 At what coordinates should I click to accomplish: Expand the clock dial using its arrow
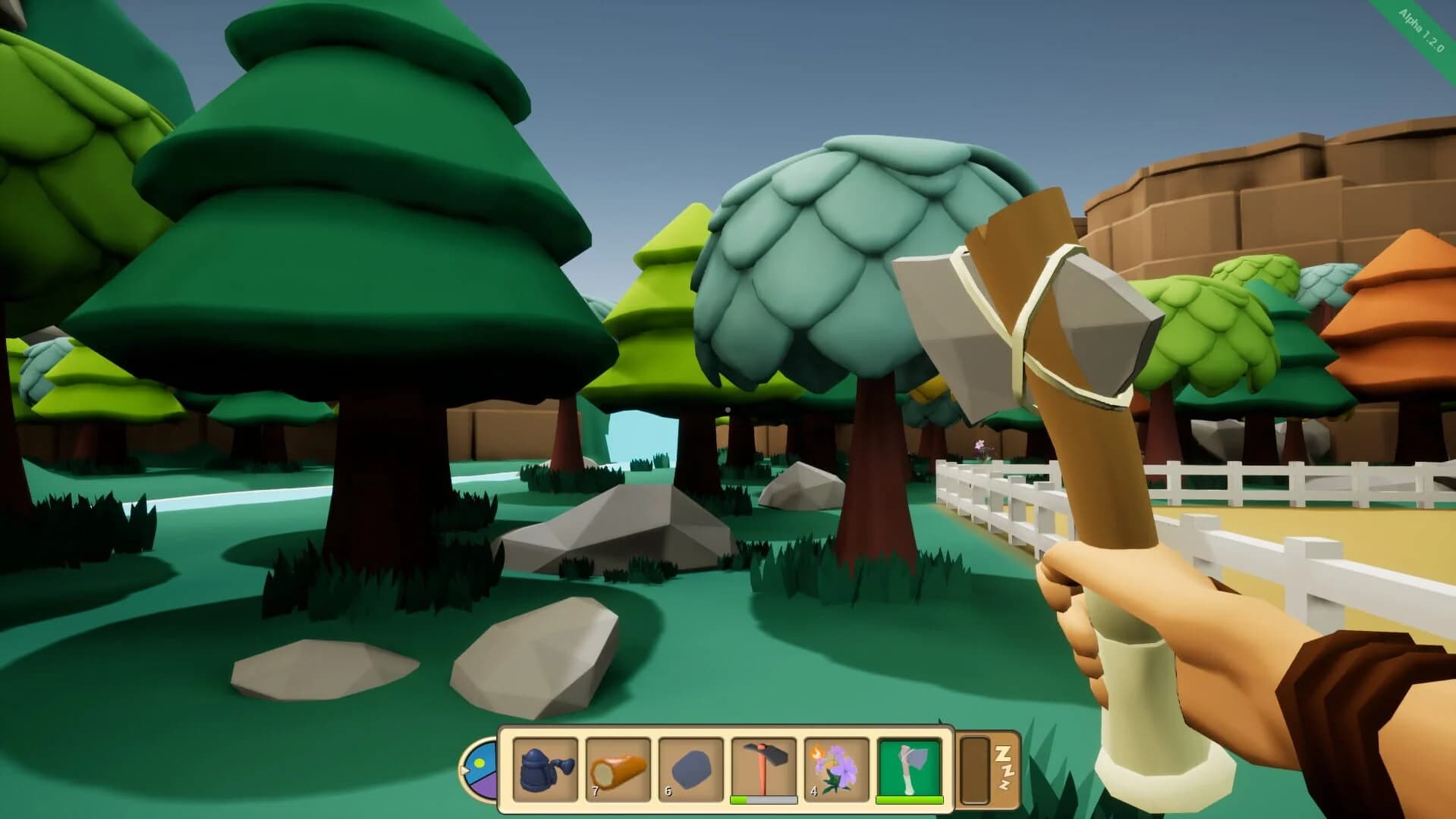pos(464,768)
